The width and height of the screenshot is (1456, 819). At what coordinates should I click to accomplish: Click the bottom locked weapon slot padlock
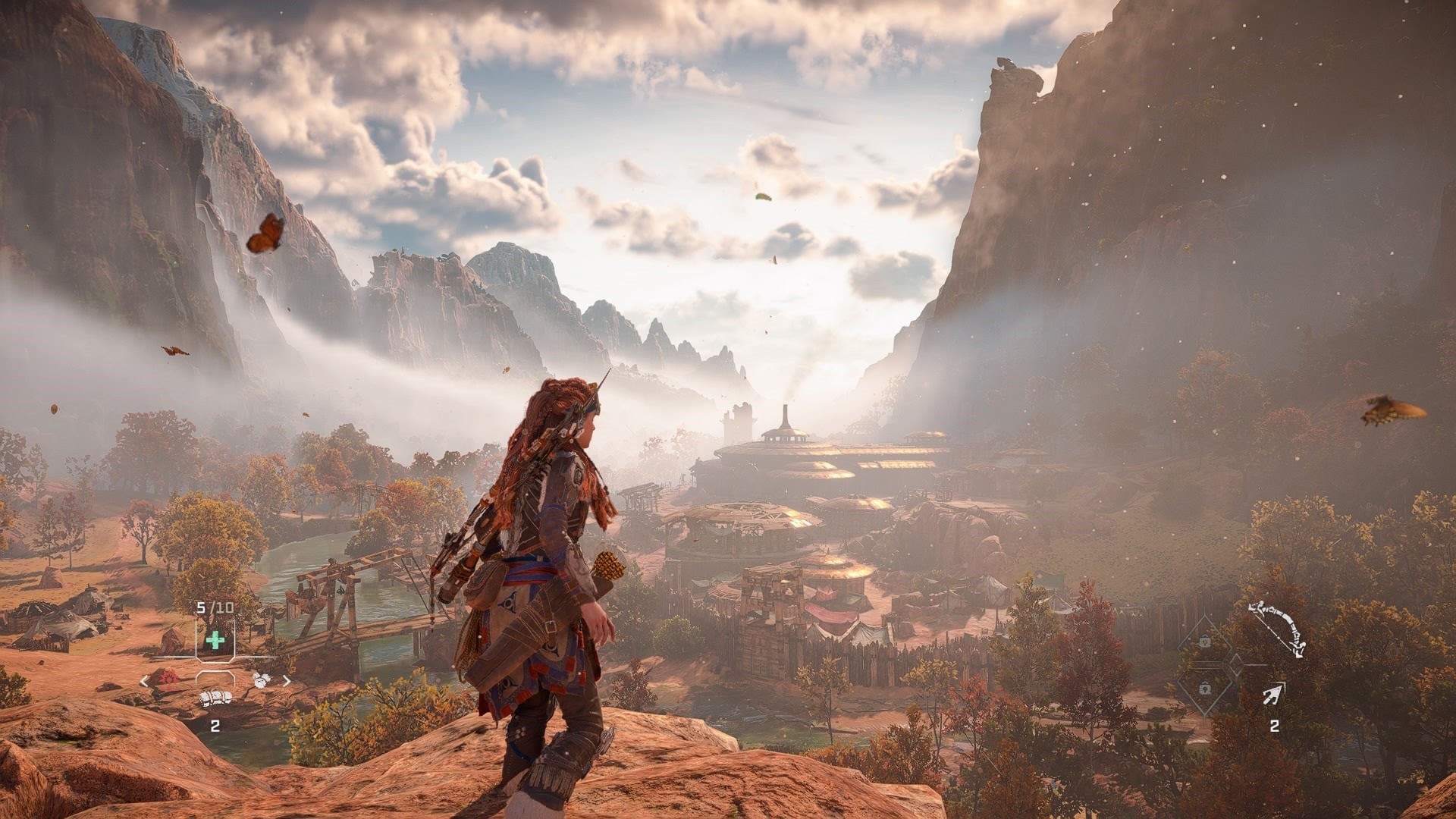(1204, 689)
